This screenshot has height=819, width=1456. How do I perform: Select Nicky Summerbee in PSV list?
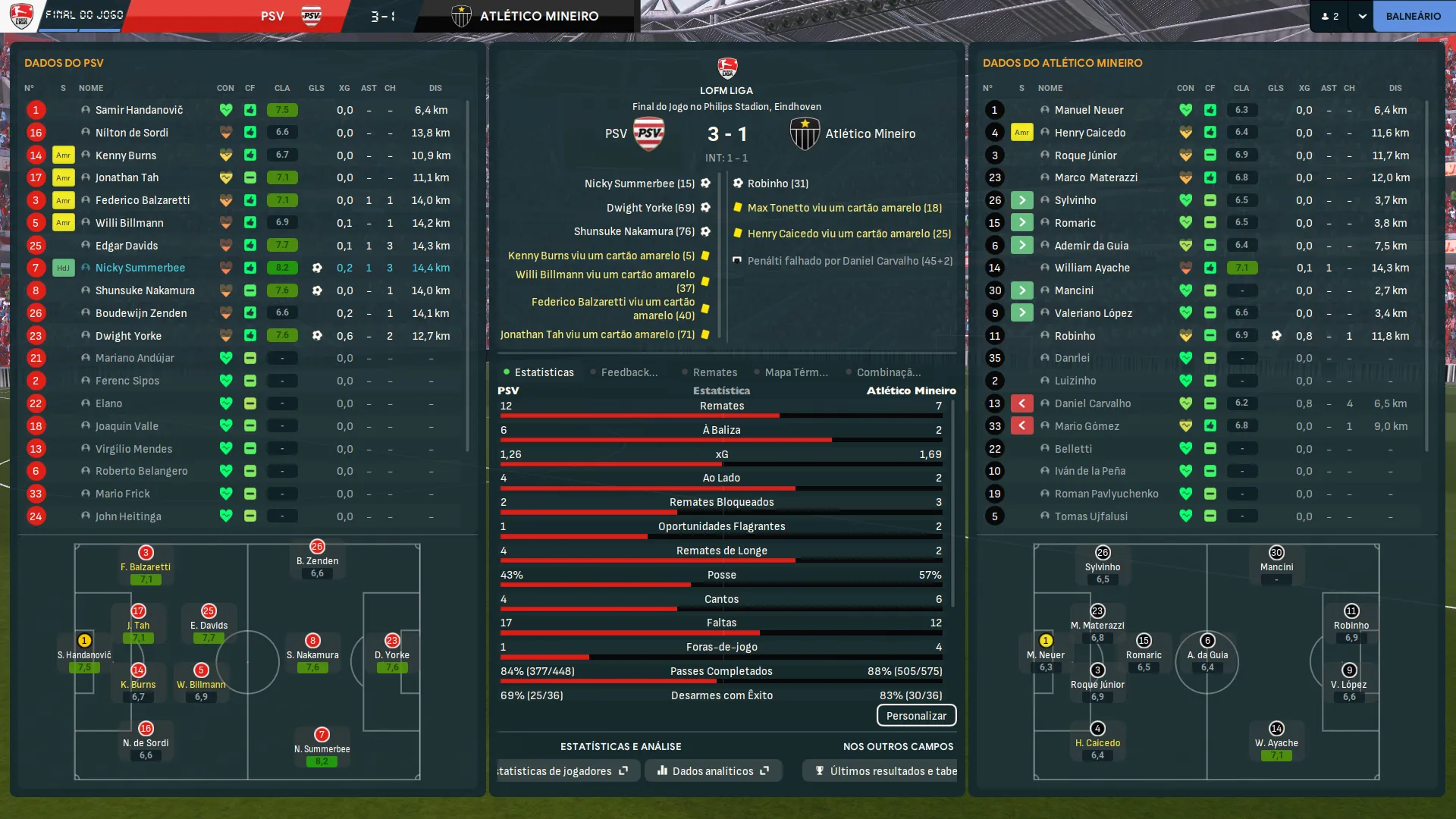coord(140,268)
